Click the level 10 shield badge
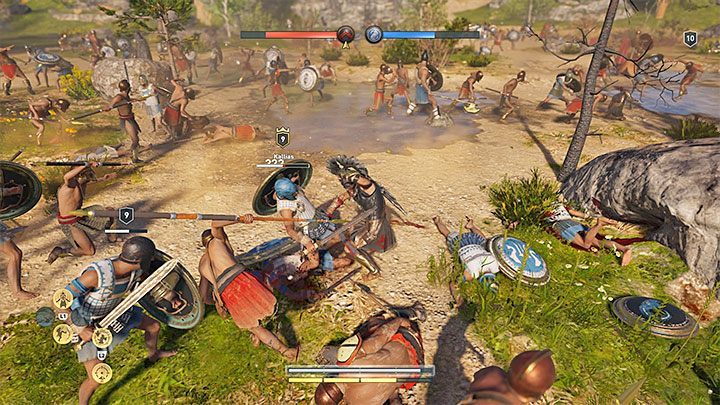The height and width of the screenshot is (405, 720). click(690, 38)
